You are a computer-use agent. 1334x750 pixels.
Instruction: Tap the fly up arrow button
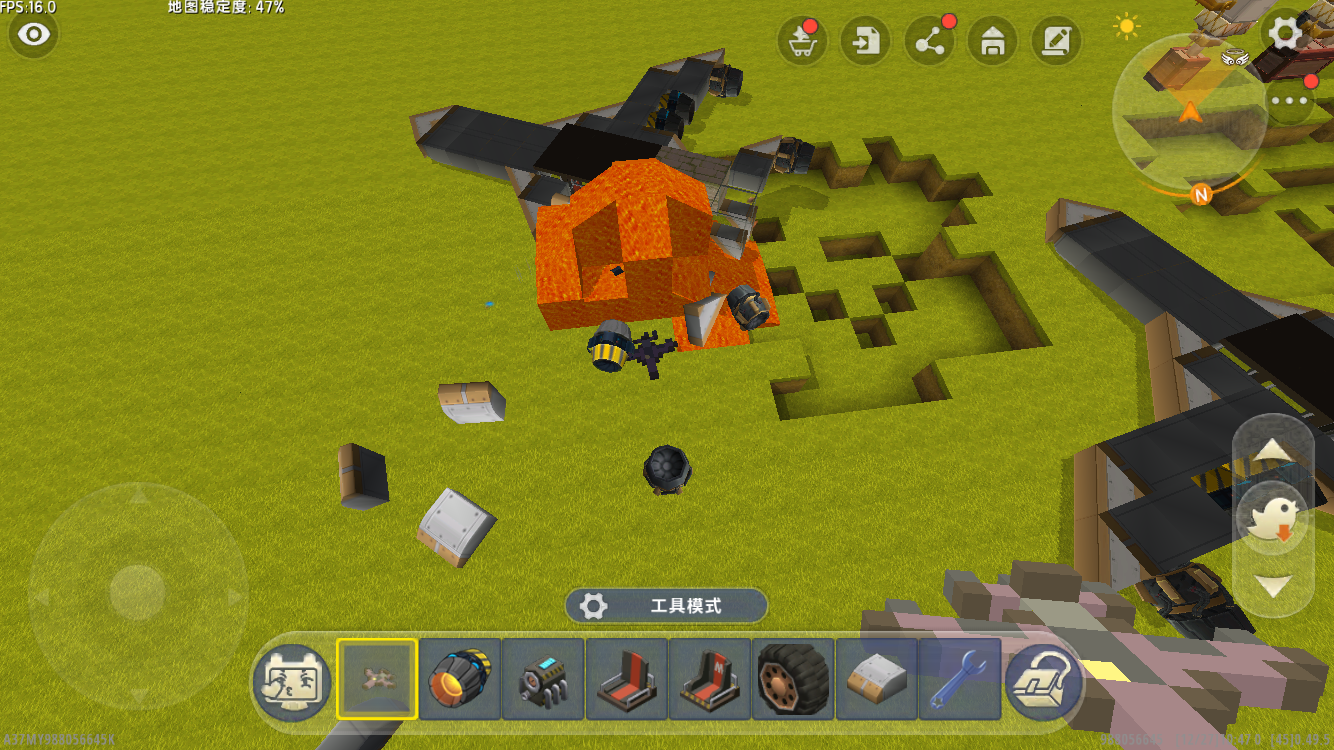point(1273,450)
